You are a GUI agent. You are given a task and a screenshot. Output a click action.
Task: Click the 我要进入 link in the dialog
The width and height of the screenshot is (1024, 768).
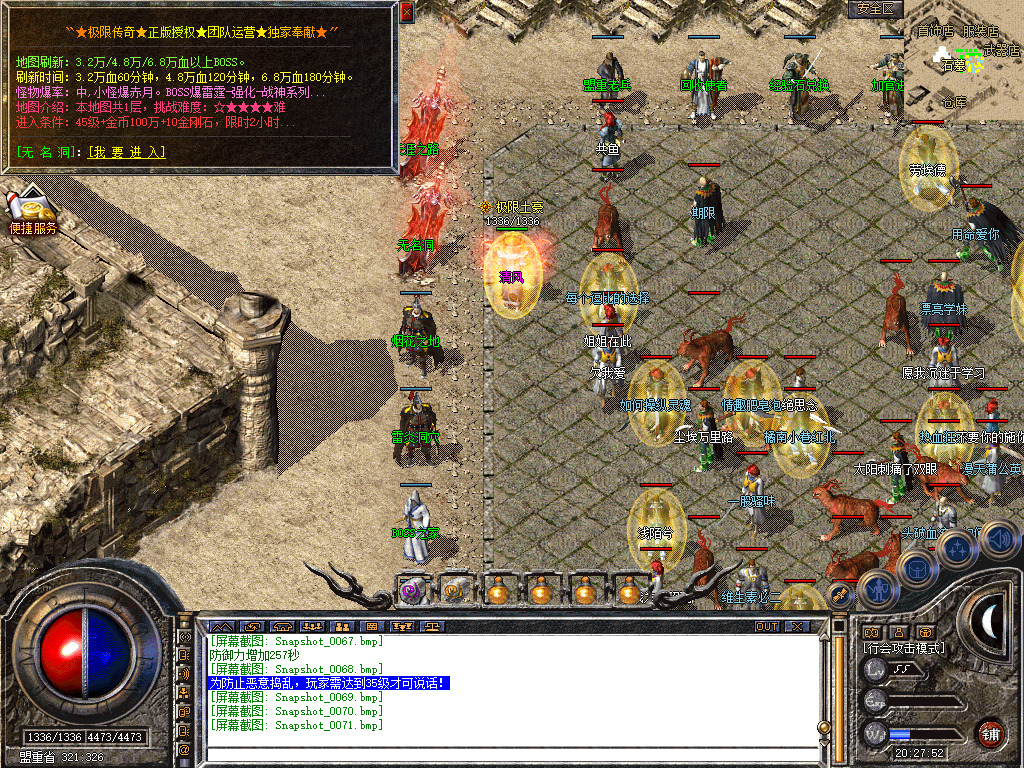[x=126, y=153]
